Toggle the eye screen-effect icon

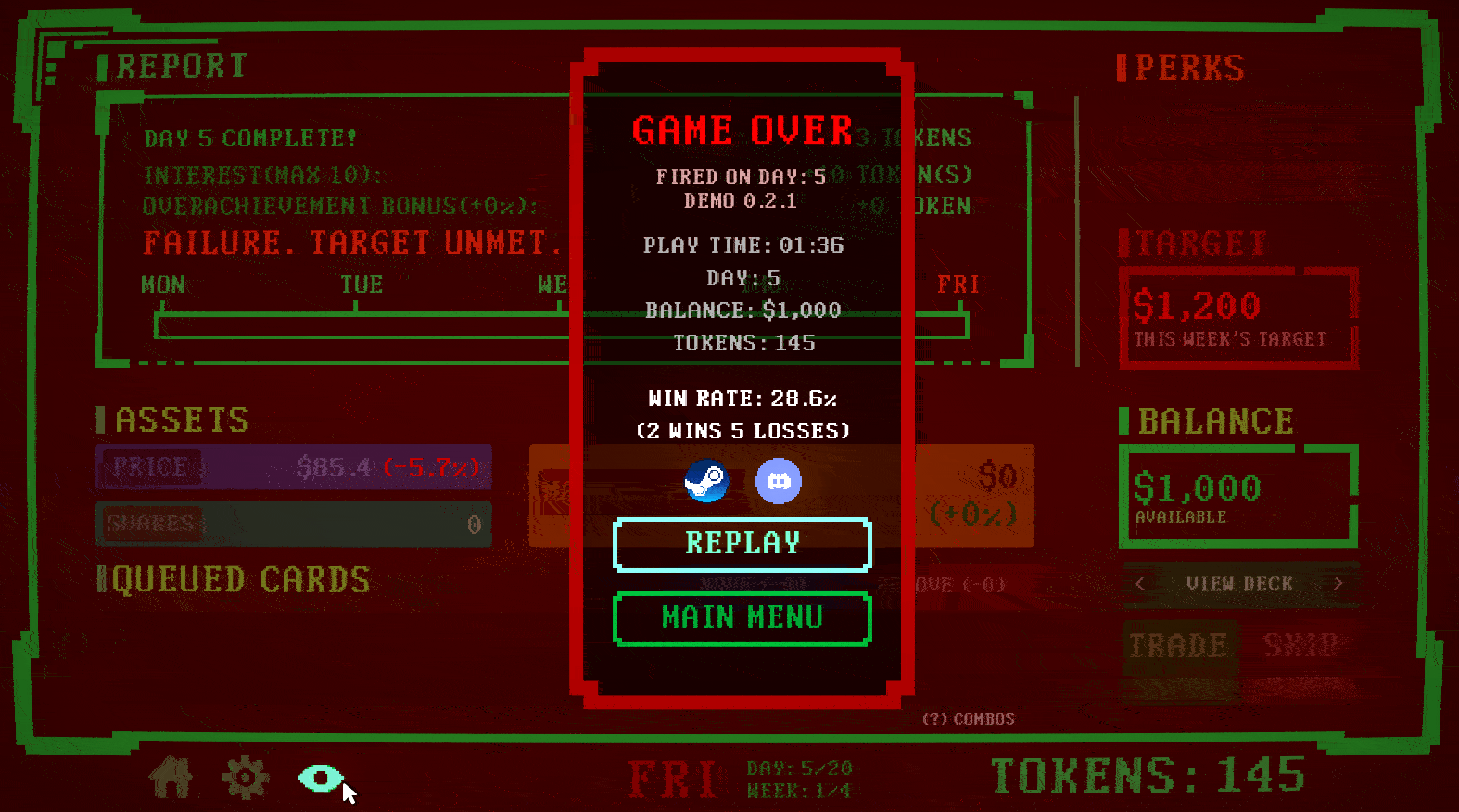tap(321, 779)
